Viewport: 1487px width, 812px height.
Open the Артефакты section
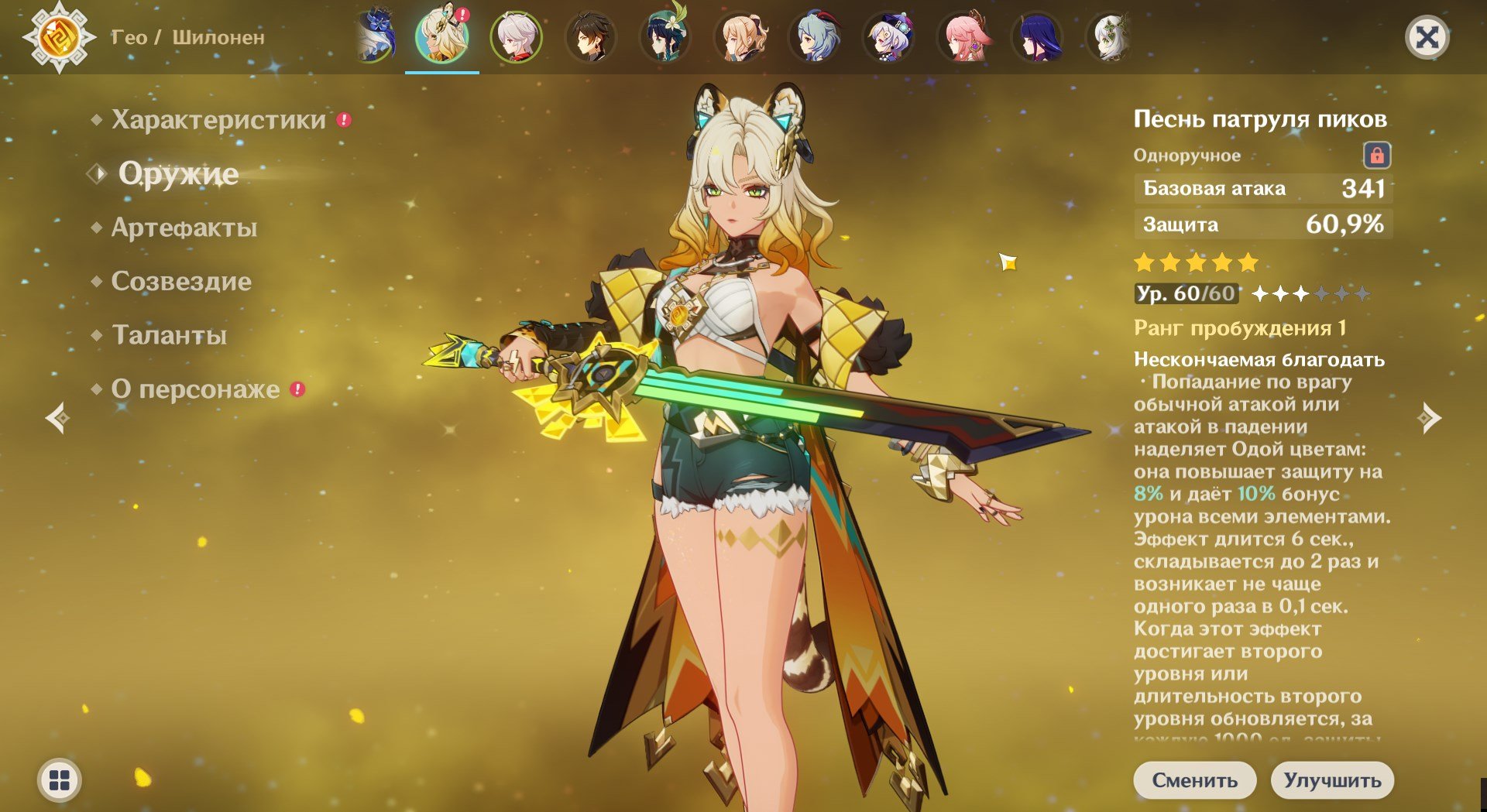point(184,228)
